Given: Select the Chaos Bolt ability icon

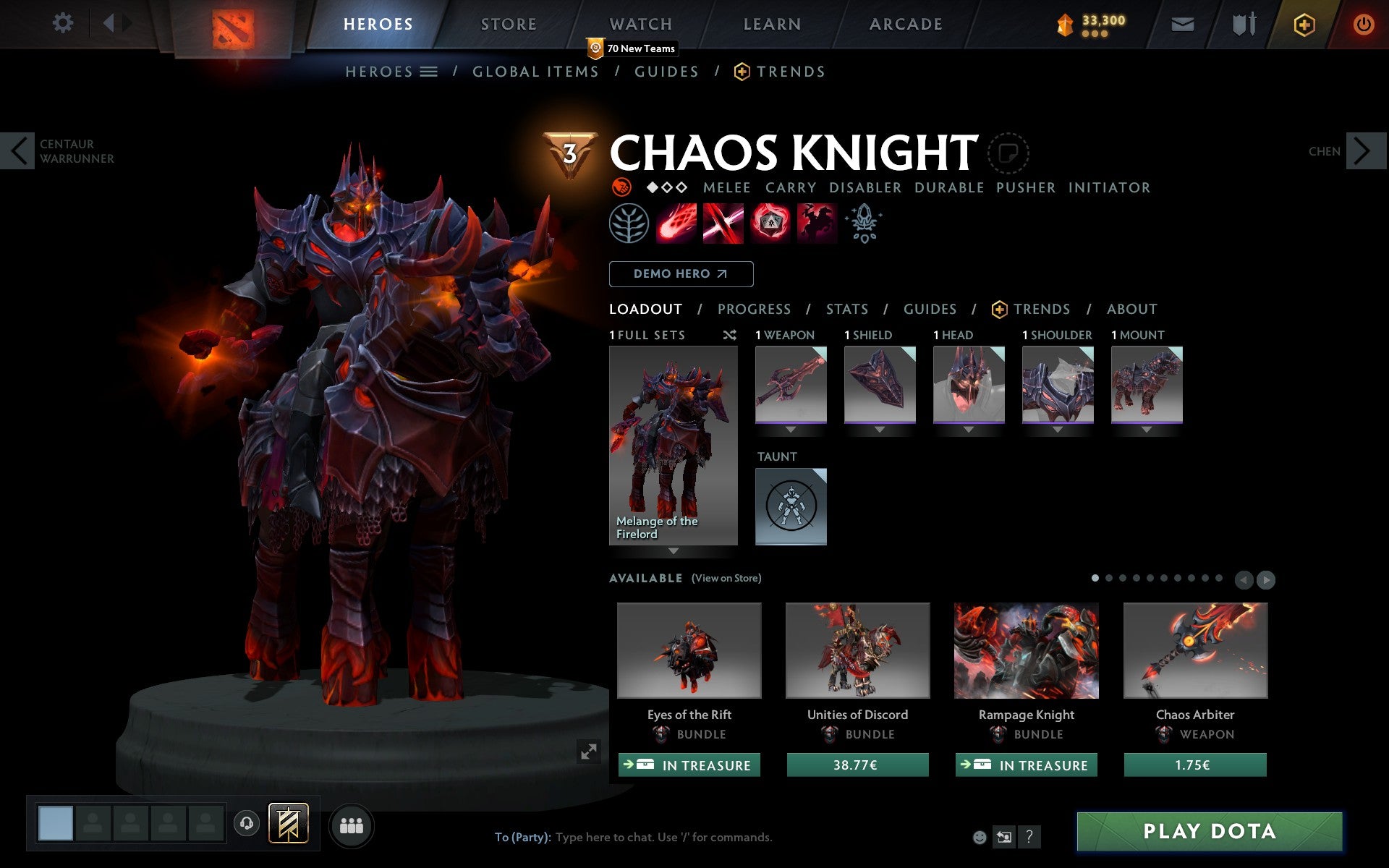Looking at the screenshot, I should click(676, 223).
